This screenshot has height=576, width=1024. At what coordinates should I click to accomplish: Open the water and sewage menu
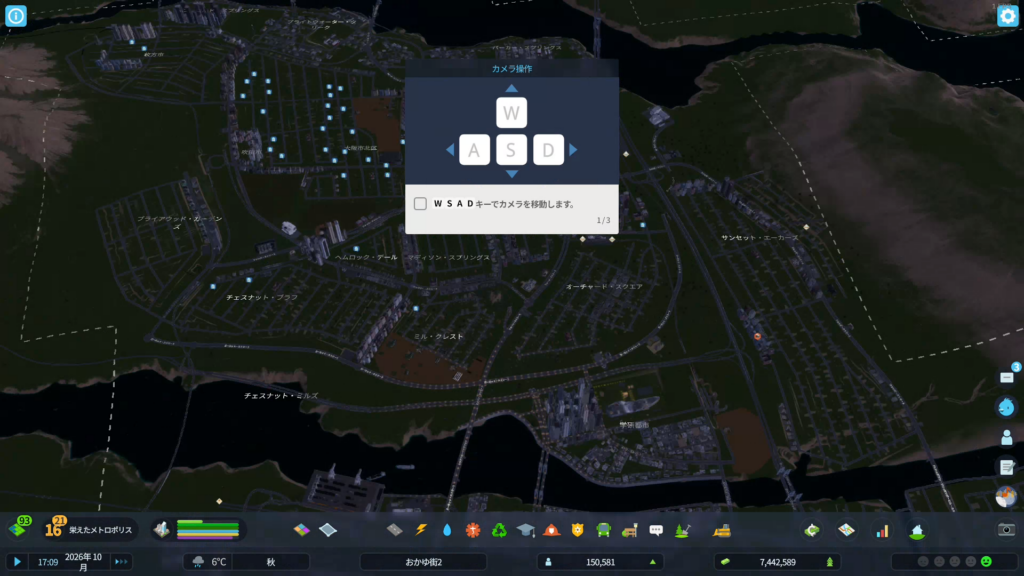(x=447, y=529)
